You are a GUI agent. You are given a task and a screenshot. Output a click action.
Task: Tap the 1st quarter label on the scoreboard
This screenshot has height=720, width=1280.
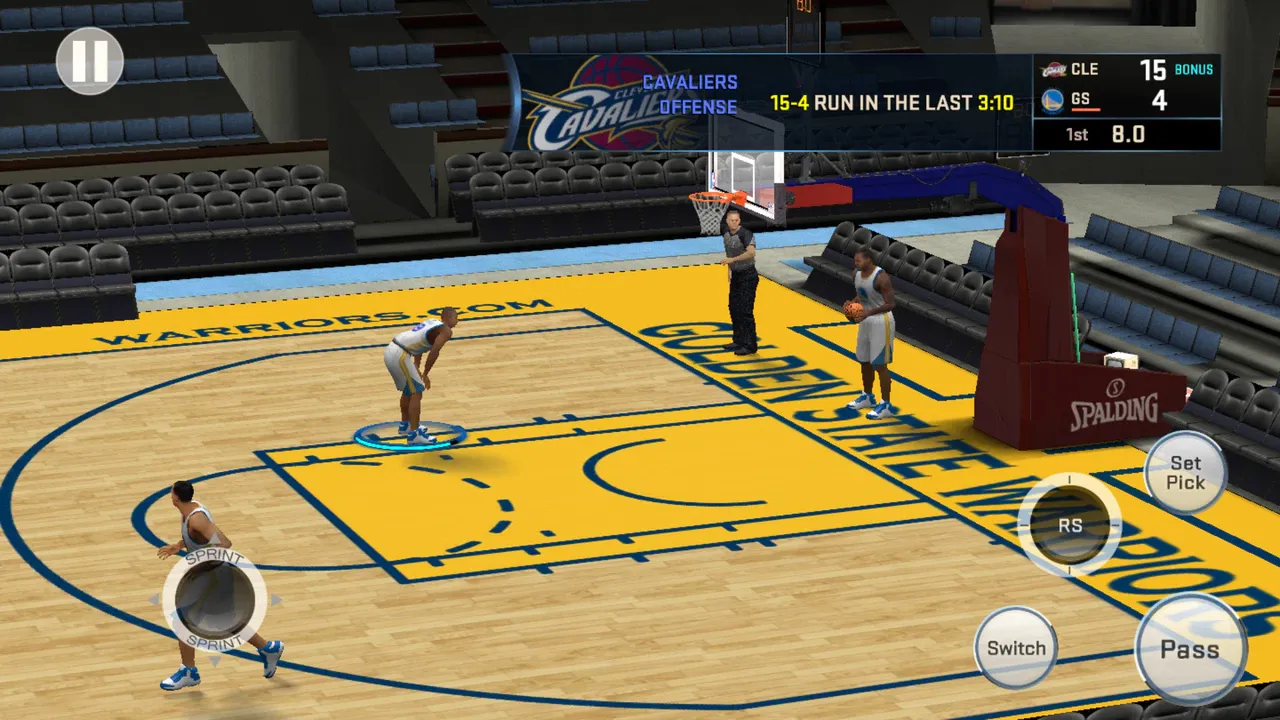click(x=1075, y=134)
